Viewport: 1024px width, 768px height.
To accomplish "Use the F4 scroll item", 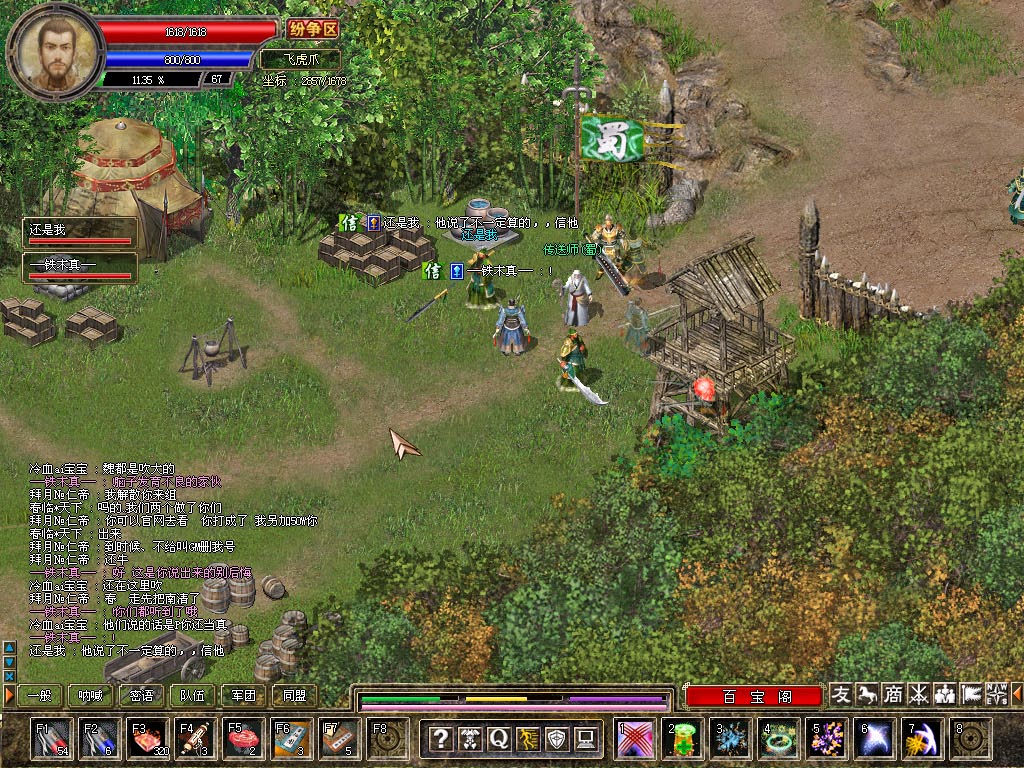I will pos(196,738).
